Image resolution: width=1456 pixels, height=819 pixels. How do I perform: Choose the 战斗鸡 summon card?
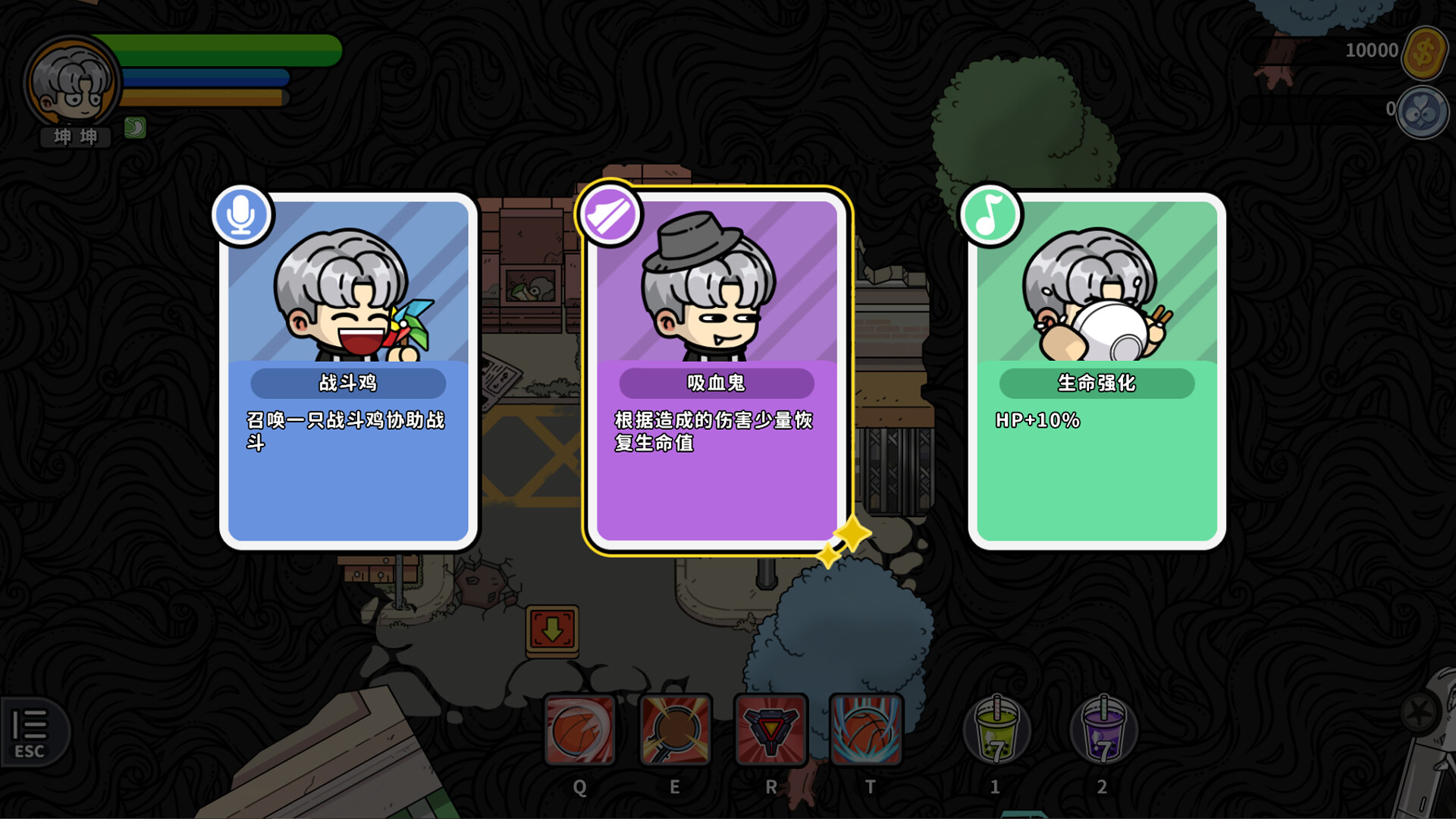348,372
